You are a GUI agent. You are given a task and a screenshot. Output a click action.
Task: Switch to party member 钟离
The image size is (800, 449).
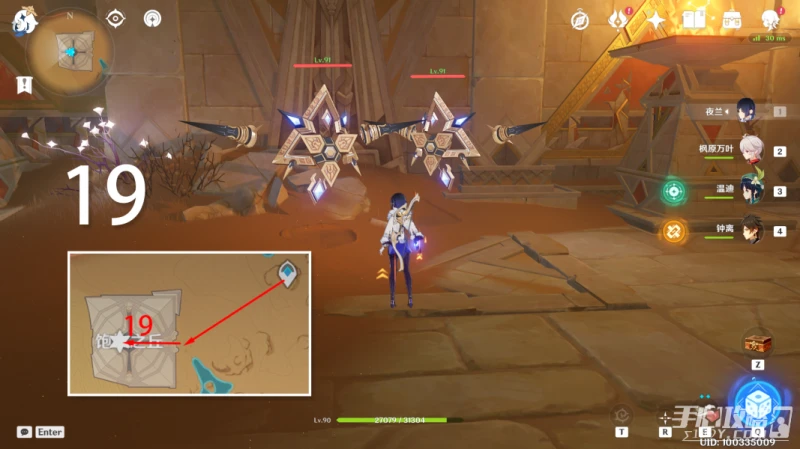coord(748,230)
